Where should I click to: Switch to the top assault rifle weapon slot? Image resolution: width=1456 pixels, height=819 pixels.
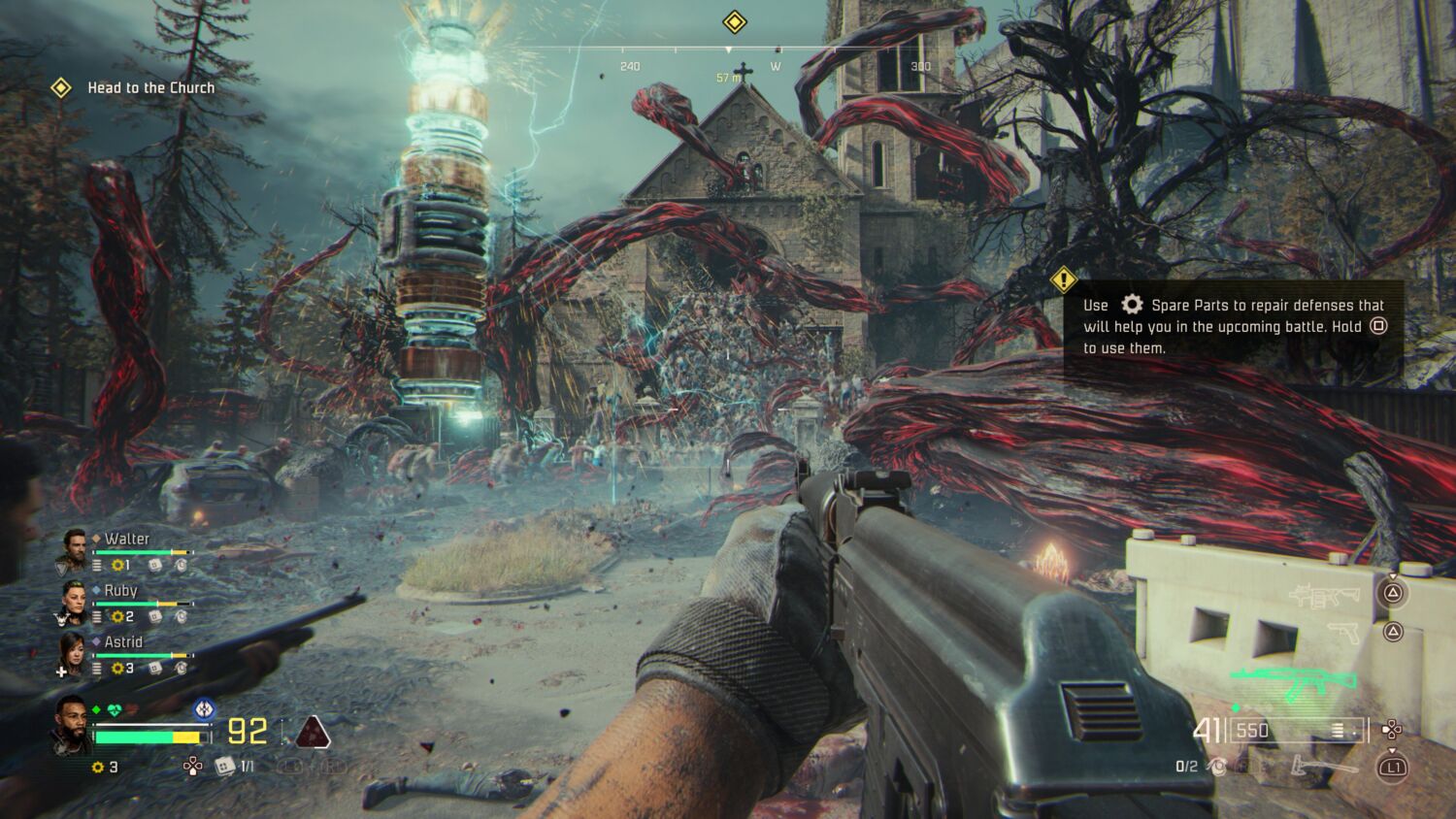click(1324, 595)
